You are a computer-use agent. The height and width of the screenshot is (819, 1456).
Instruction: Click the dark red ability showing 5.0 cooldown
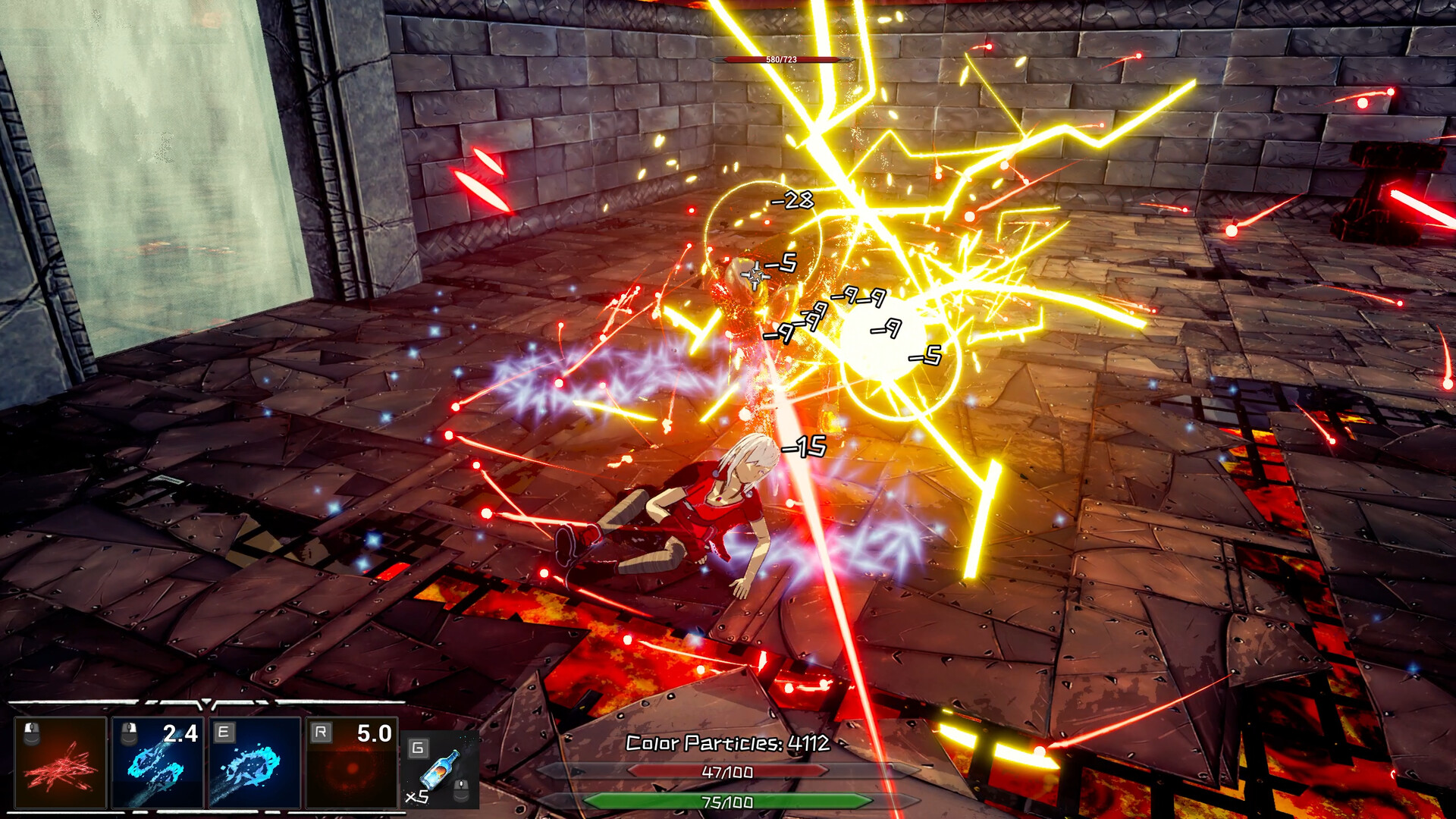click(352, 763)
